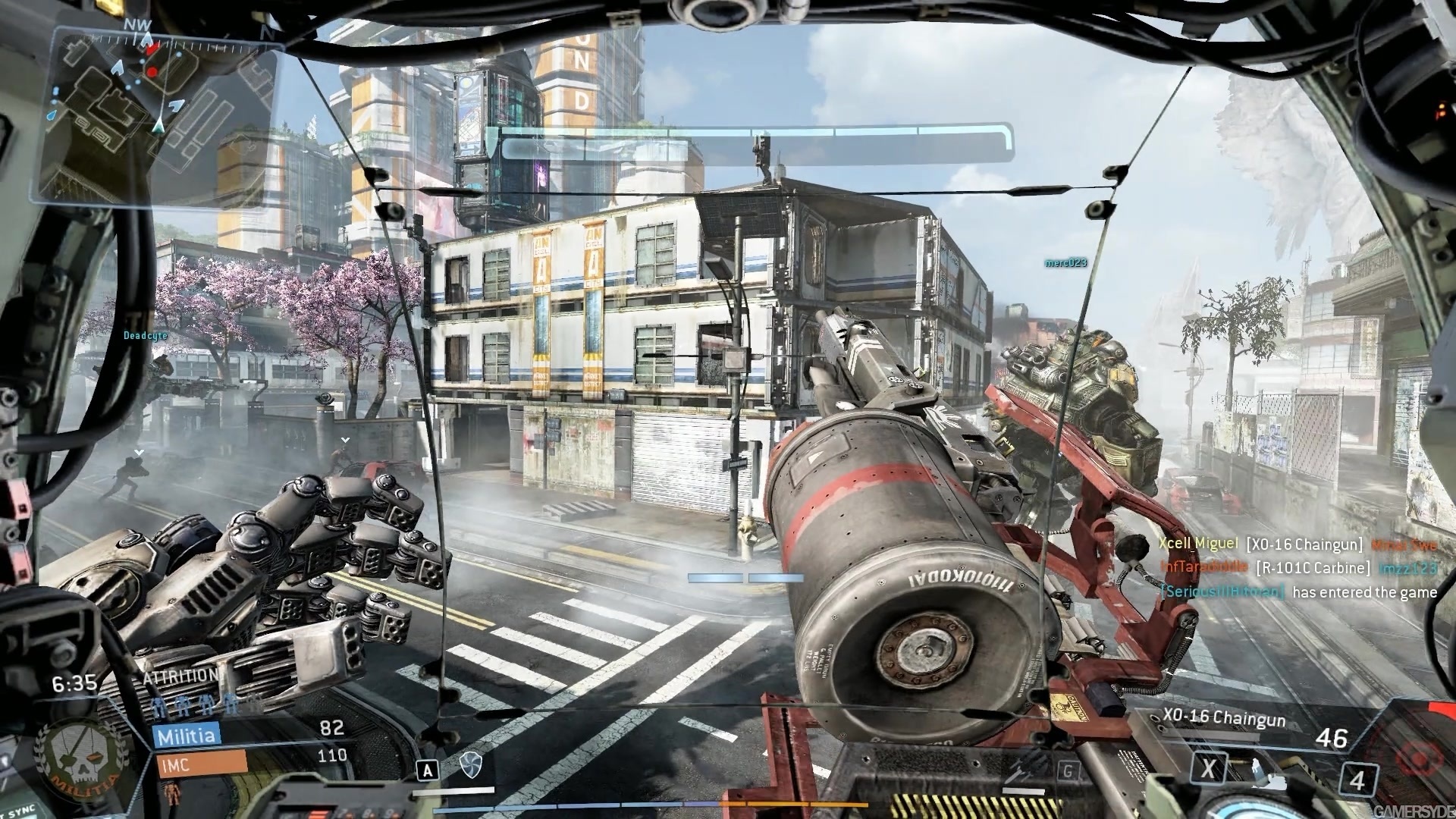
Task: Click the Militia team score row
Action: tap(250, 733)
